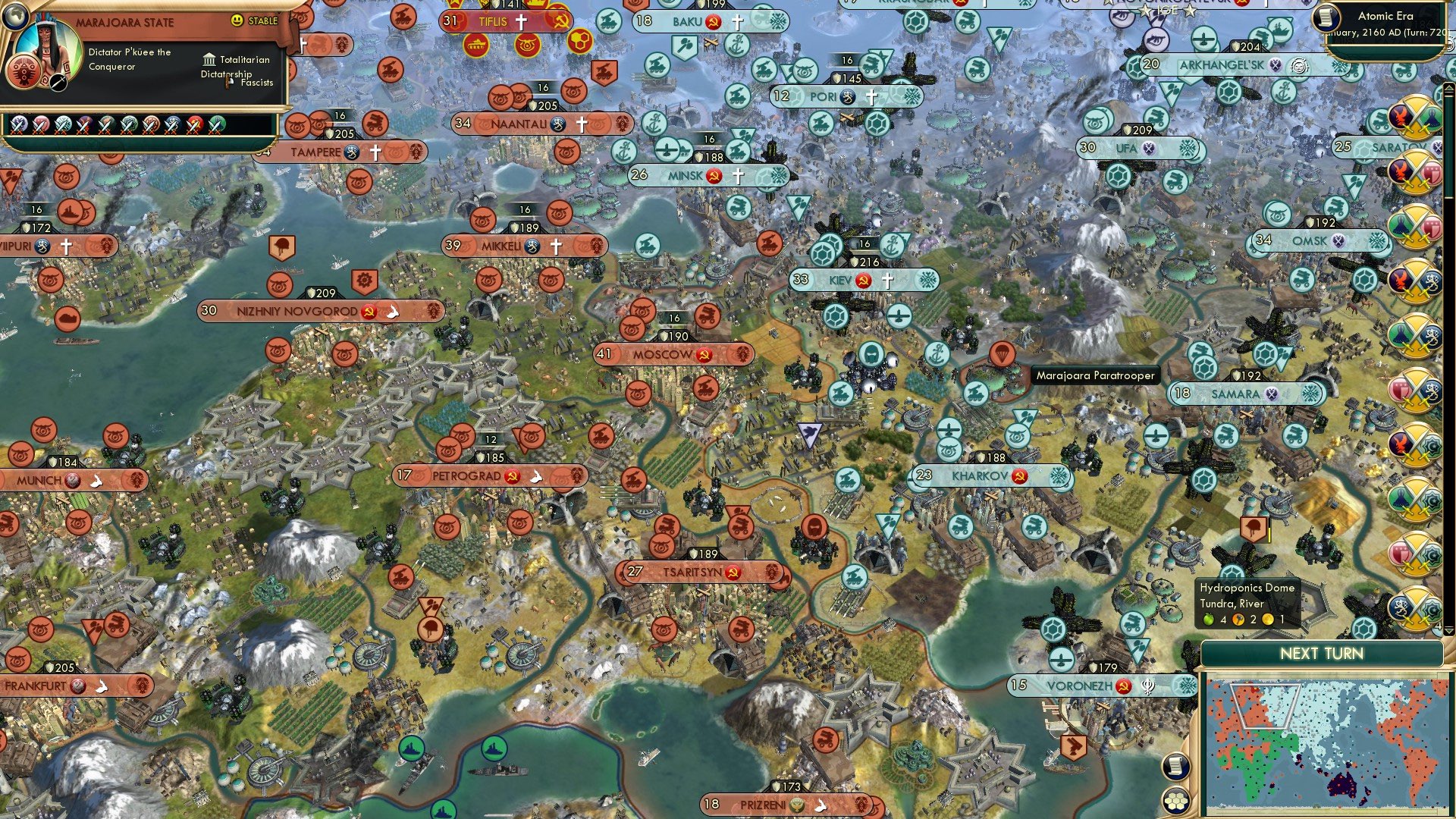
Task: Click the Finnish coat-of-arms icon on Tampere's banner
Action: pos(350,152)
